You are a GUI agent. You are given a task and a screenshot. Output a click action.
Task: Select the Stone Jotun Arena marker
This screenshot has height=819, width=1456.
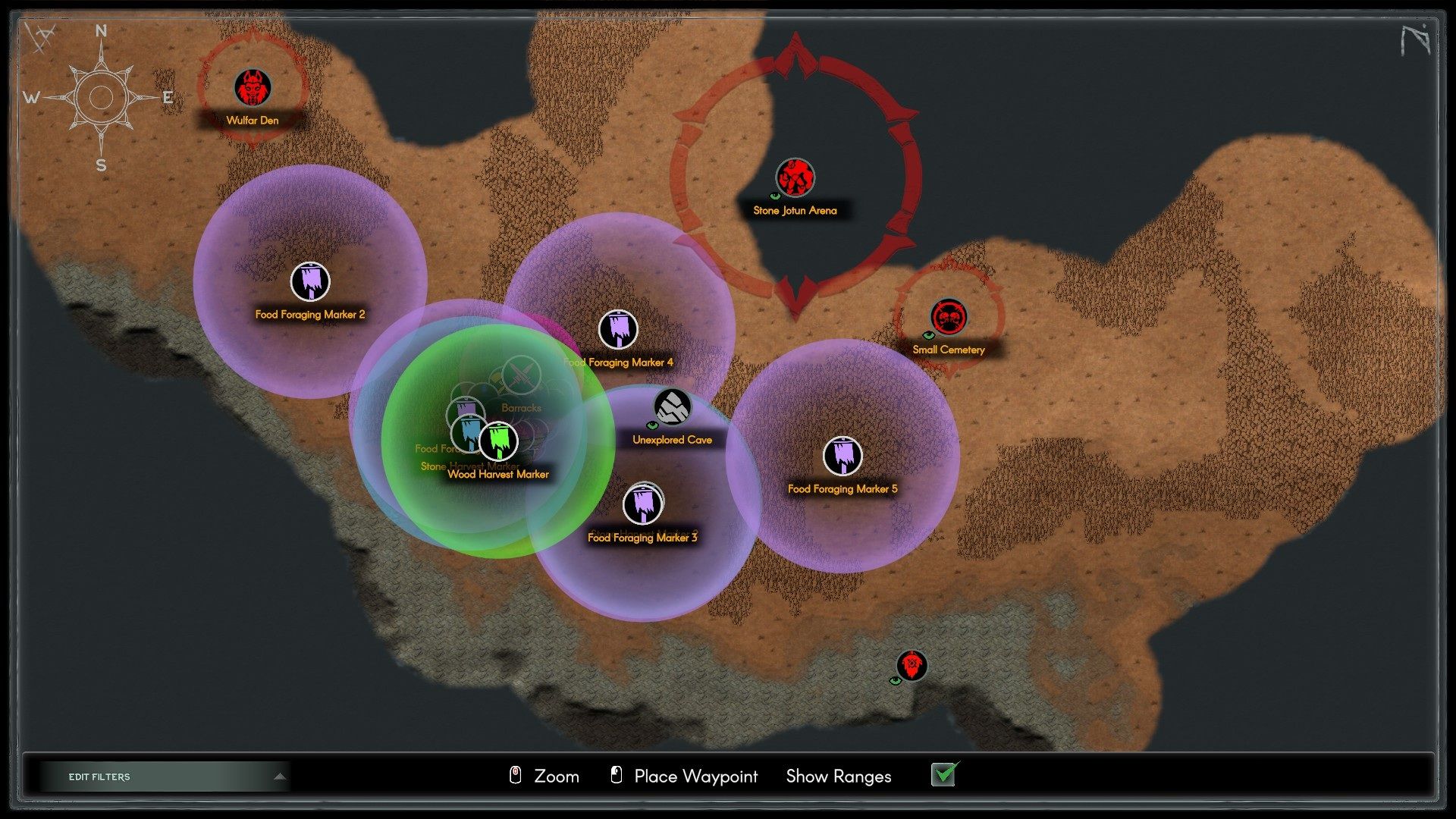point(795,177)
